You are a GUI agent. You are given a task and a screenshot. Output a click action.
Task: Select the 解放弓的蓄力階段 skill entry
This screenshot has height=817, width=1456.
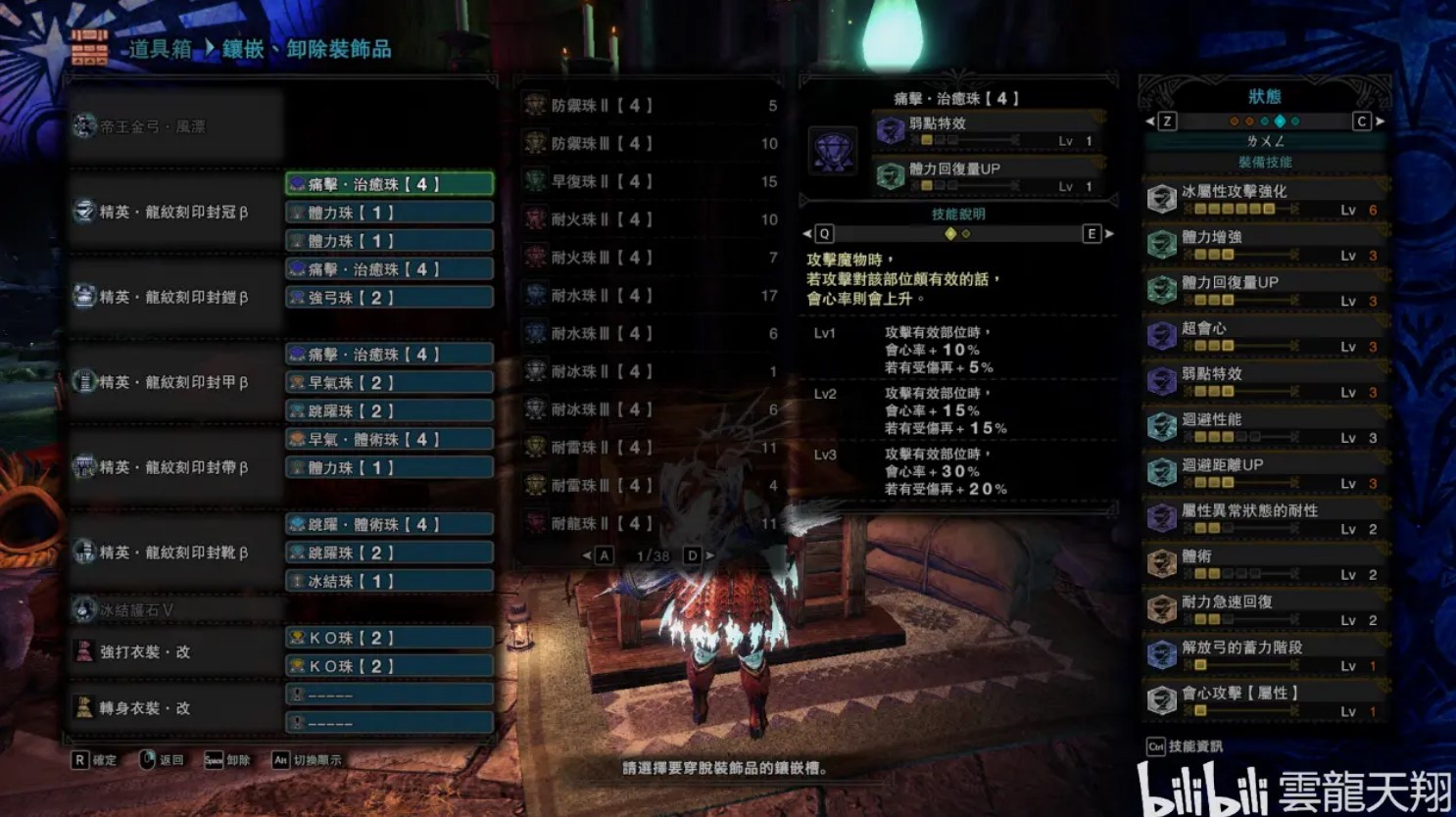tap(1265, 655)
